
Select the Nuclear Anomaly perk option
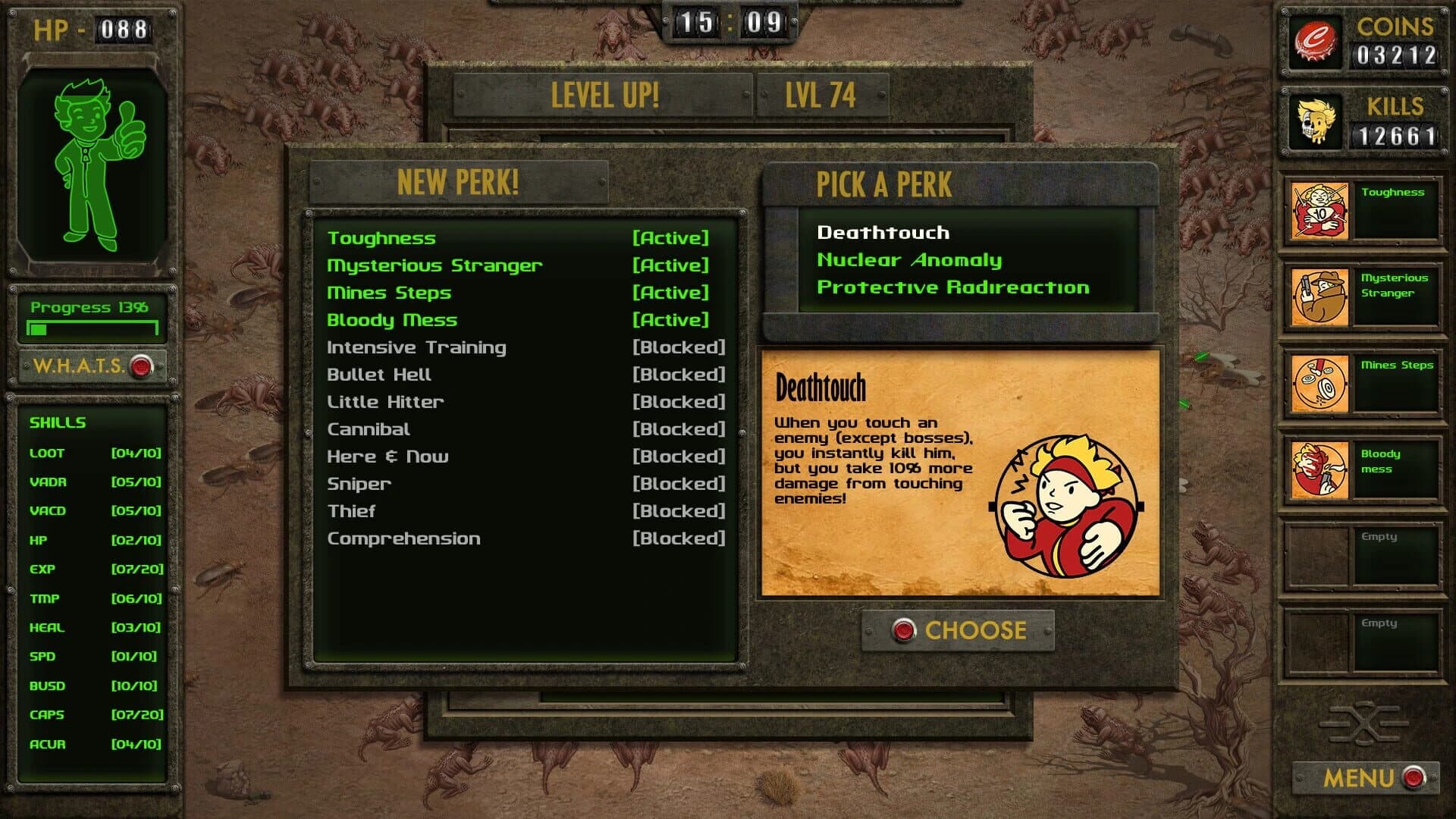908,260
